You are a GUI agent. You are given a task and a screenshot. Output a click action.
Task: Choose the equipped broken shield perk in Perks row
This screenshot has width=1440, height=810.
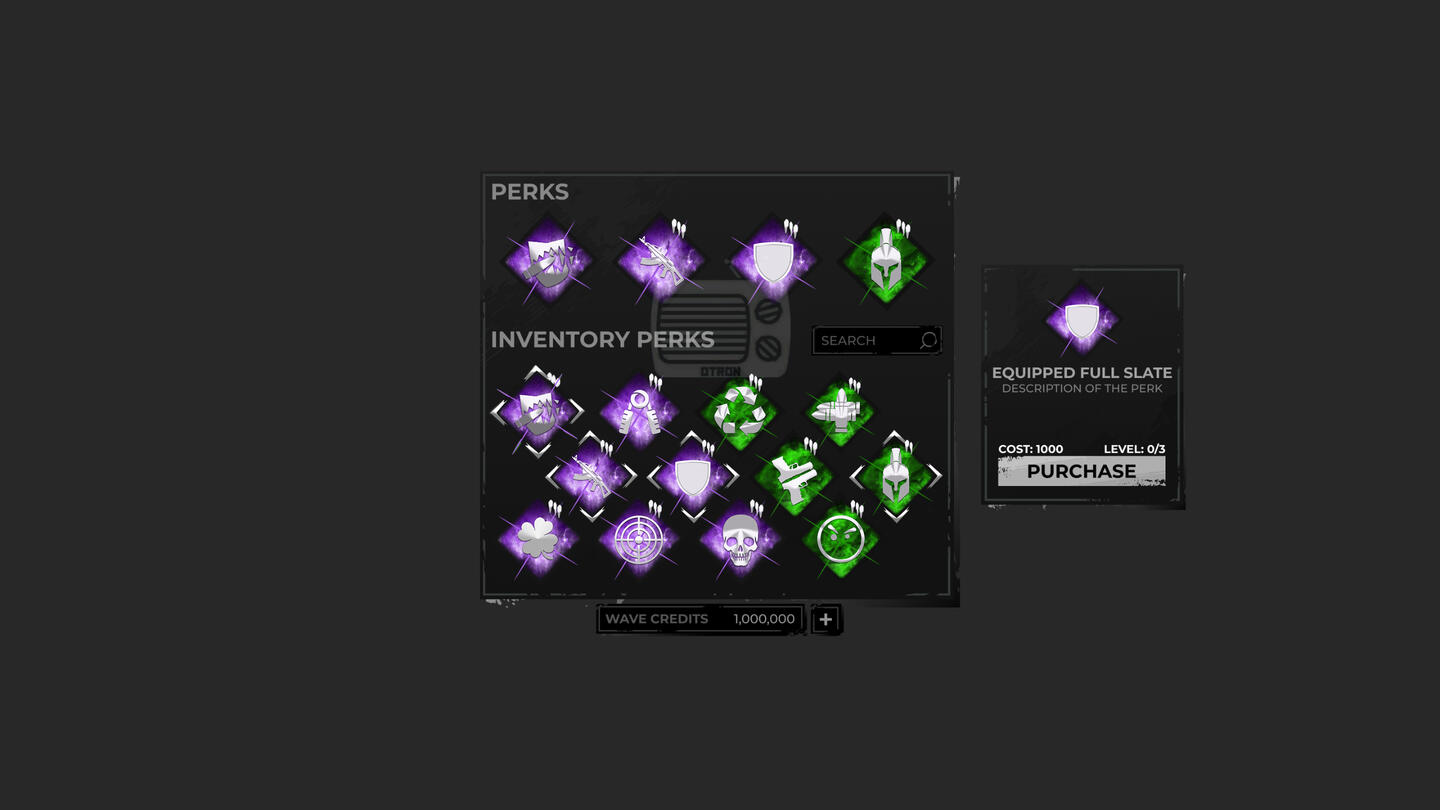546,262
